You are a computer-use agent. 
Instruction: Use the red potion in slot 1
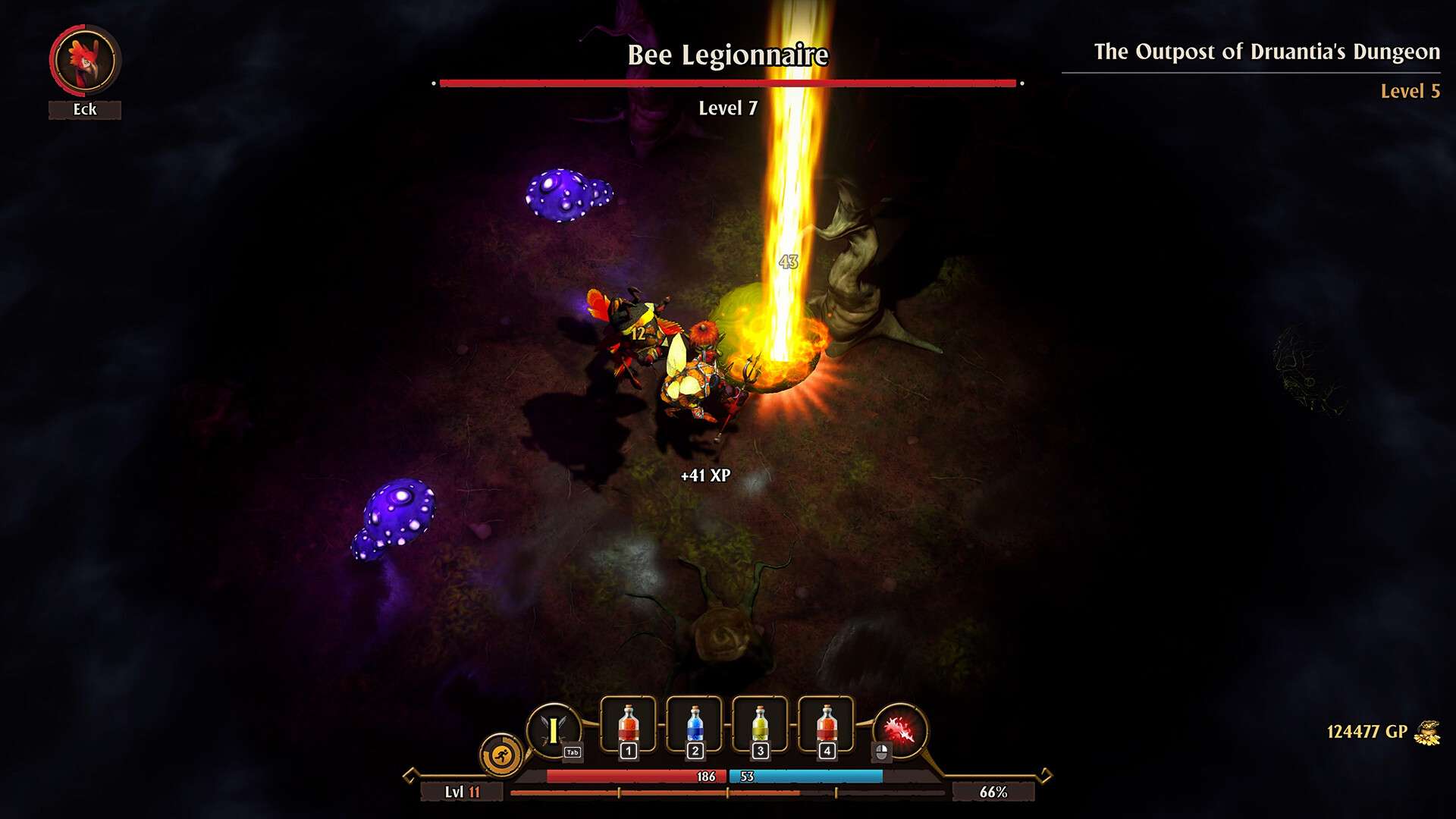tap(628, 726)
